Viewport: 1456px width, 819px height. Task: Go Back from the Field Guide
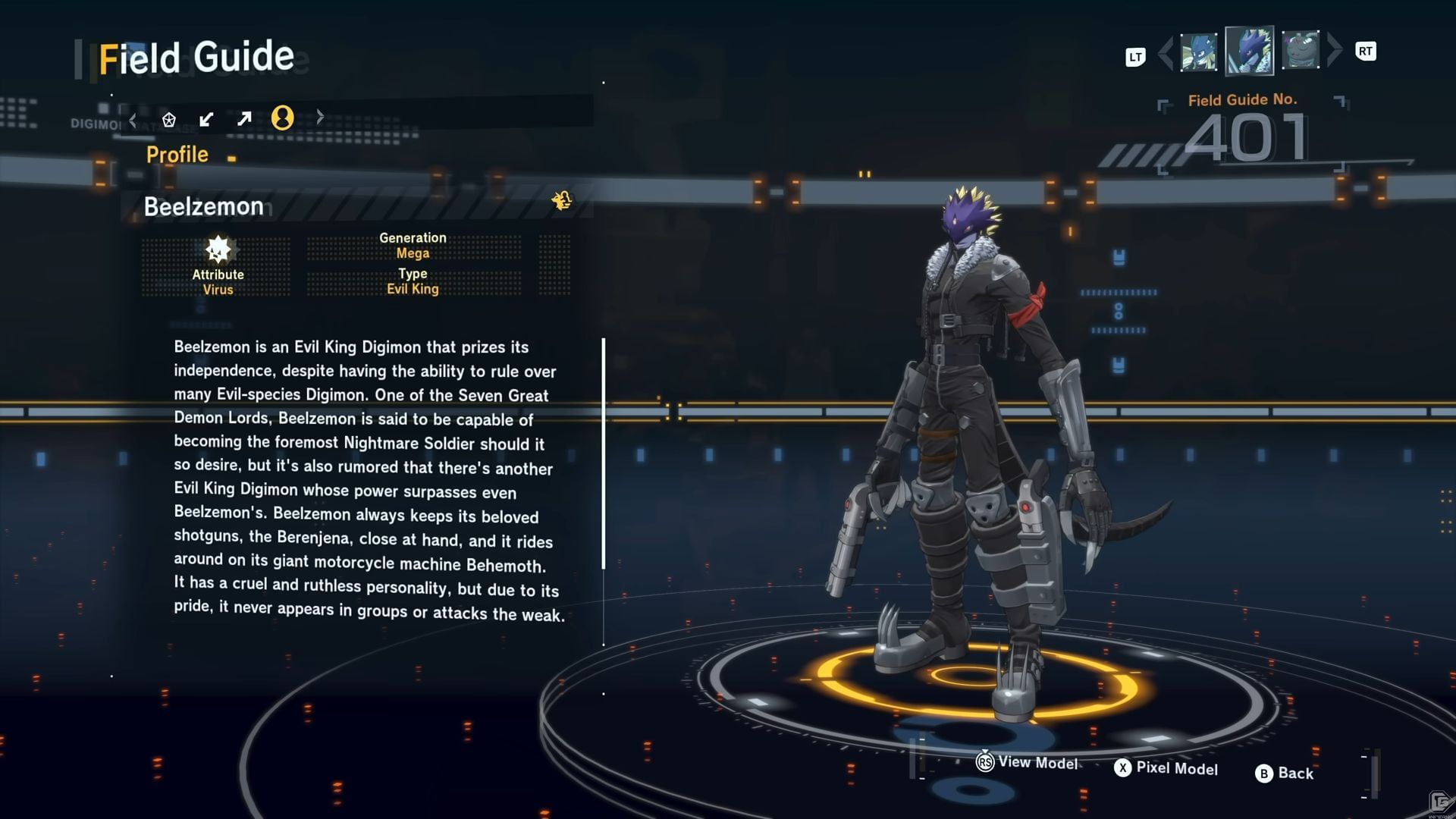coord(1285,773)
